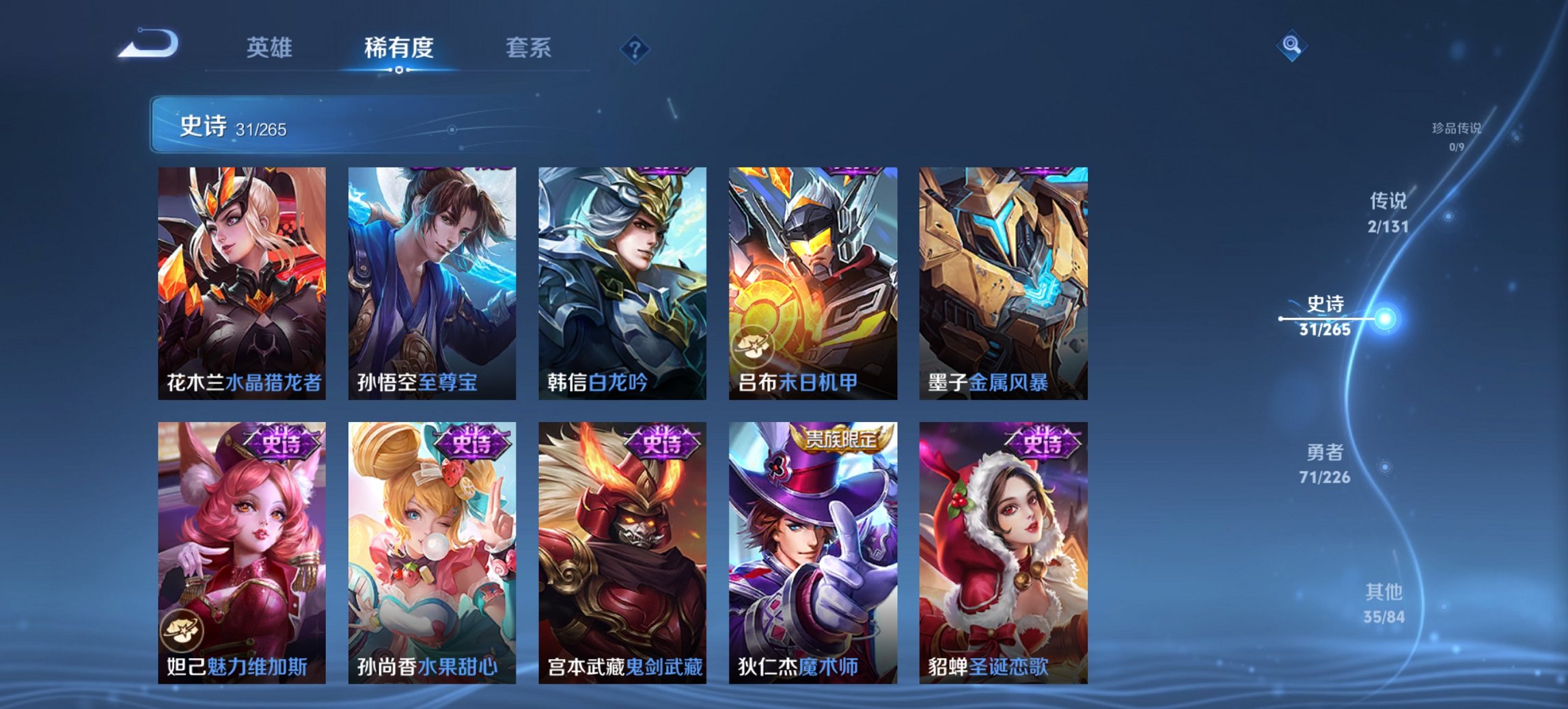
Task: Click the question mark help icon
Action: (x=634, y=48)
